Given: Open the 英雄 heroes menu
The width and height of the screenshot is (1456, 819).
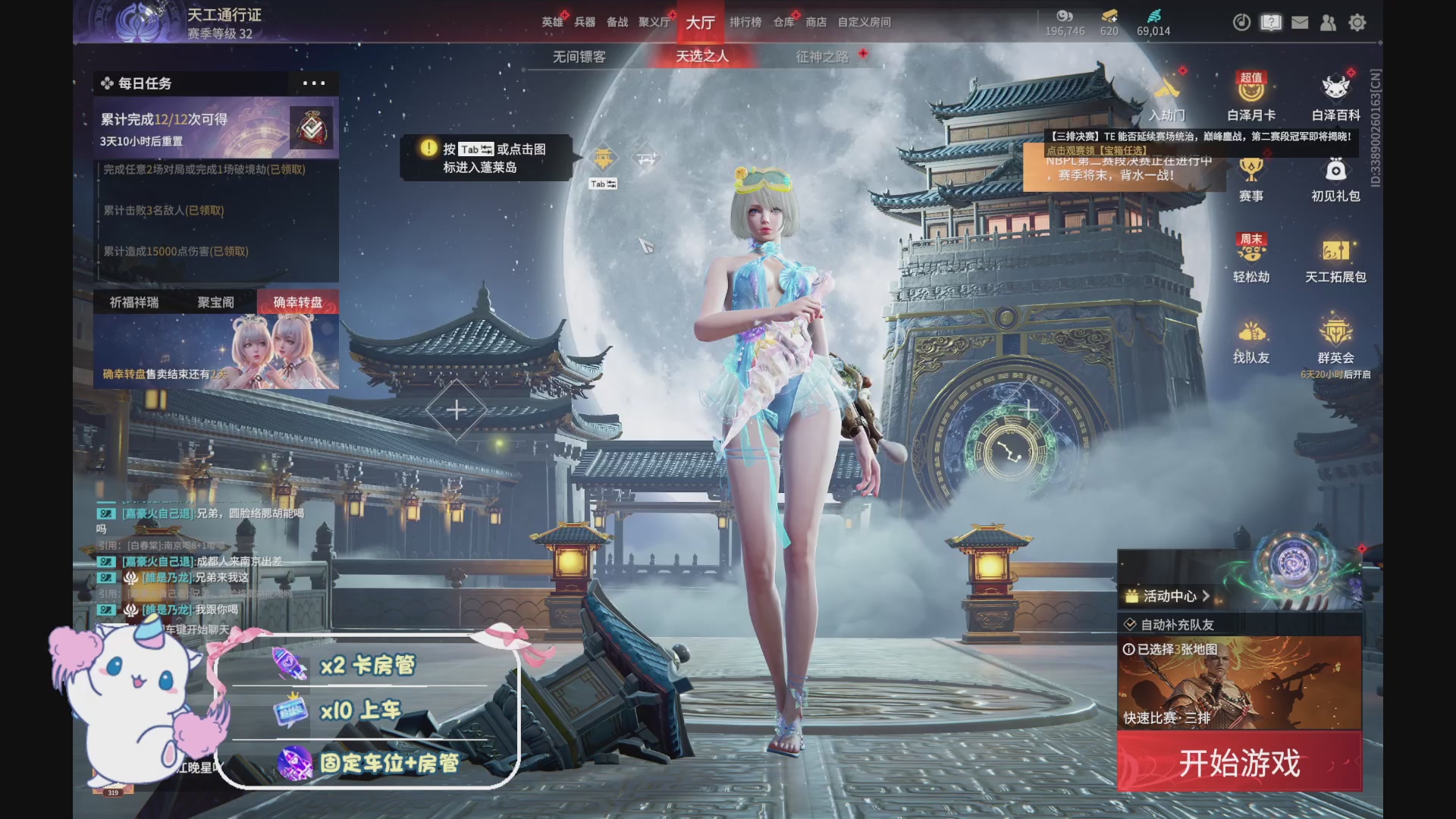Looking at the screenshot, I should [x=552, y=22].
